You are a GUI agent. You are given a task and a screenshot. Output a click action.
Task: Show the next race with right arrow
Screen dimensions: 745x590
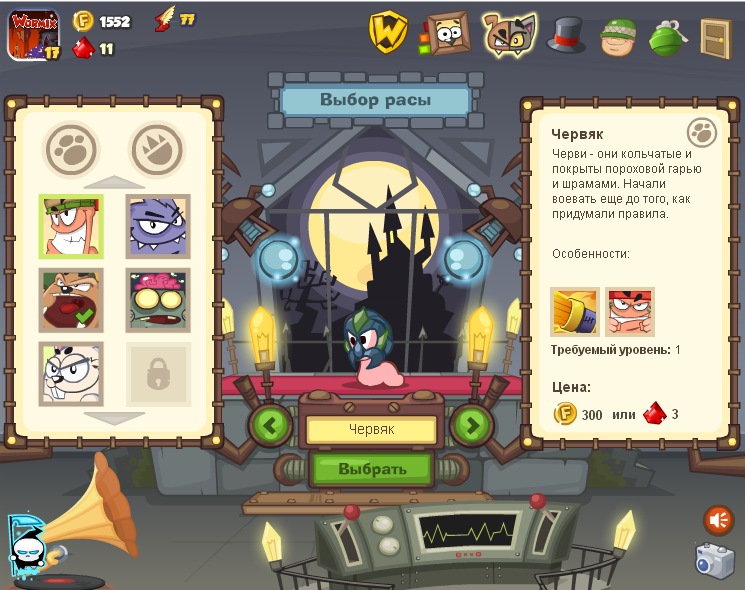click(472, 425)
